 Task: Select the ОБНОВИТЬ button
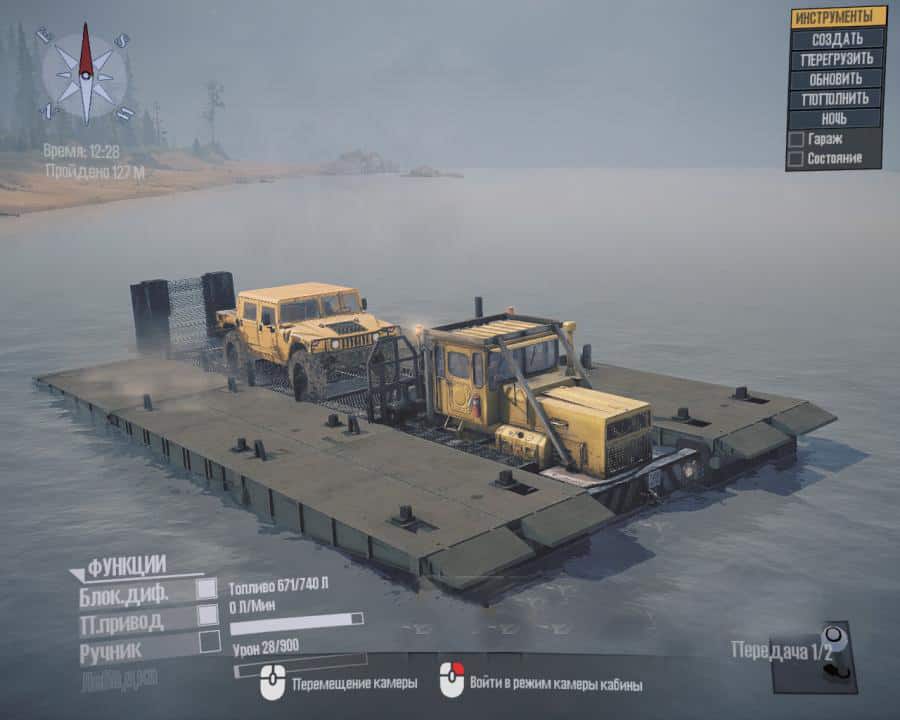click(837, 78)
